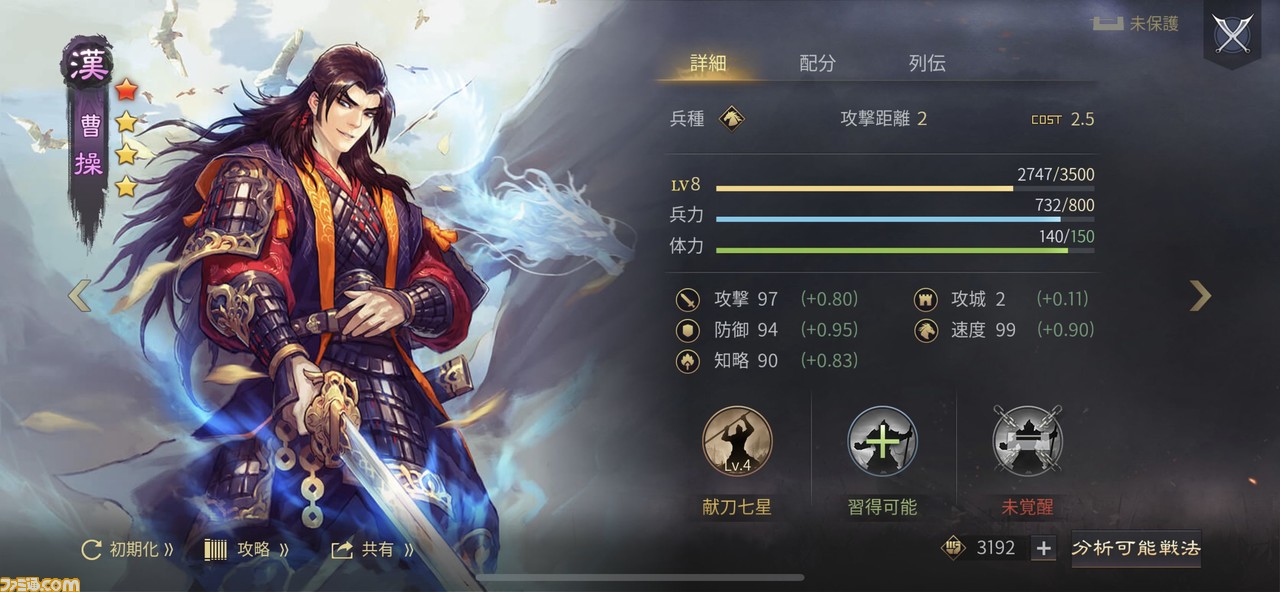Open the 配分 tab

coord(817,63)
